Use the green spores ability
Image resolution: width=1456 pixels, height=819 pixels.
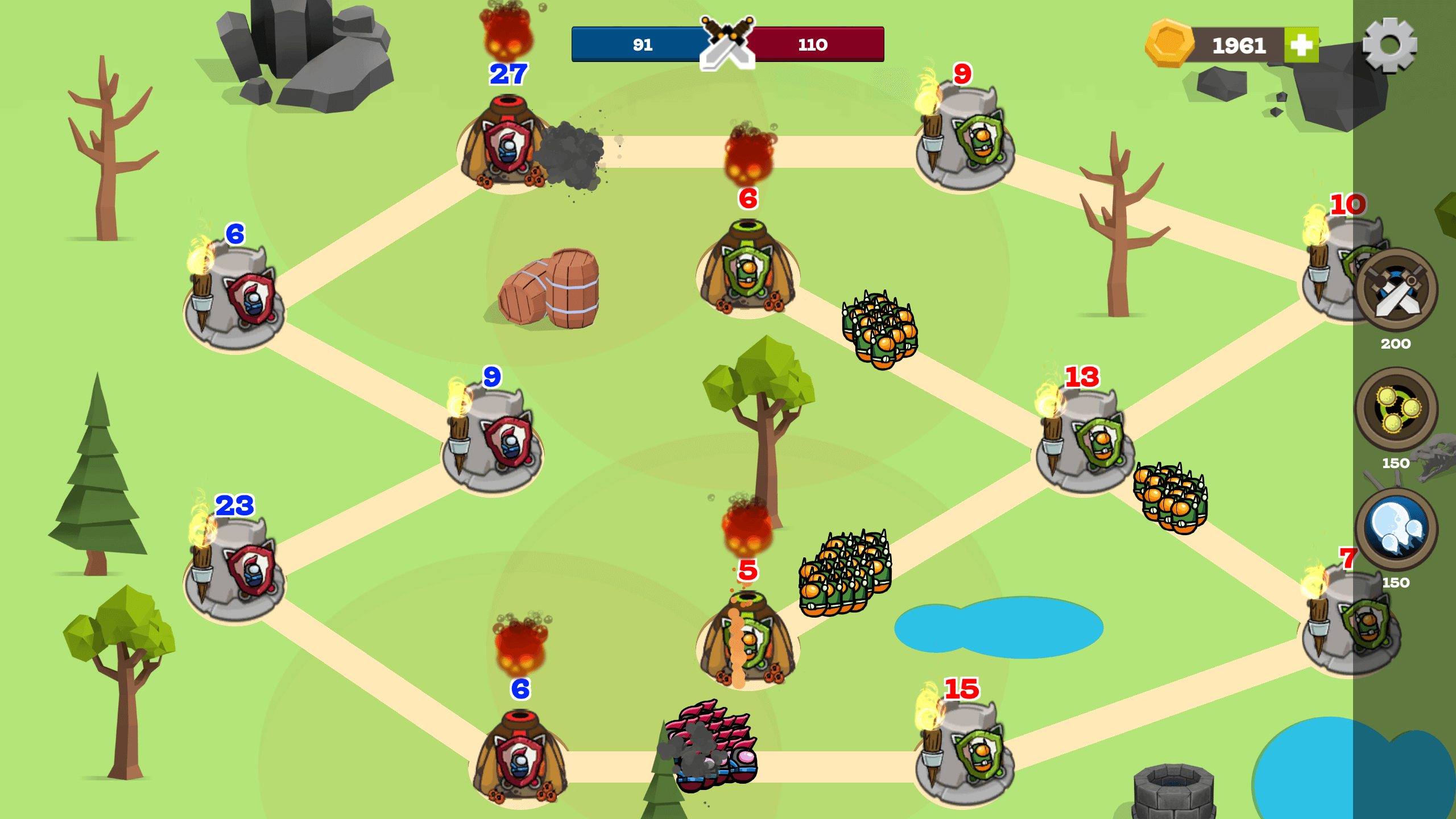pyautogui.click(x=1397, y=408)
